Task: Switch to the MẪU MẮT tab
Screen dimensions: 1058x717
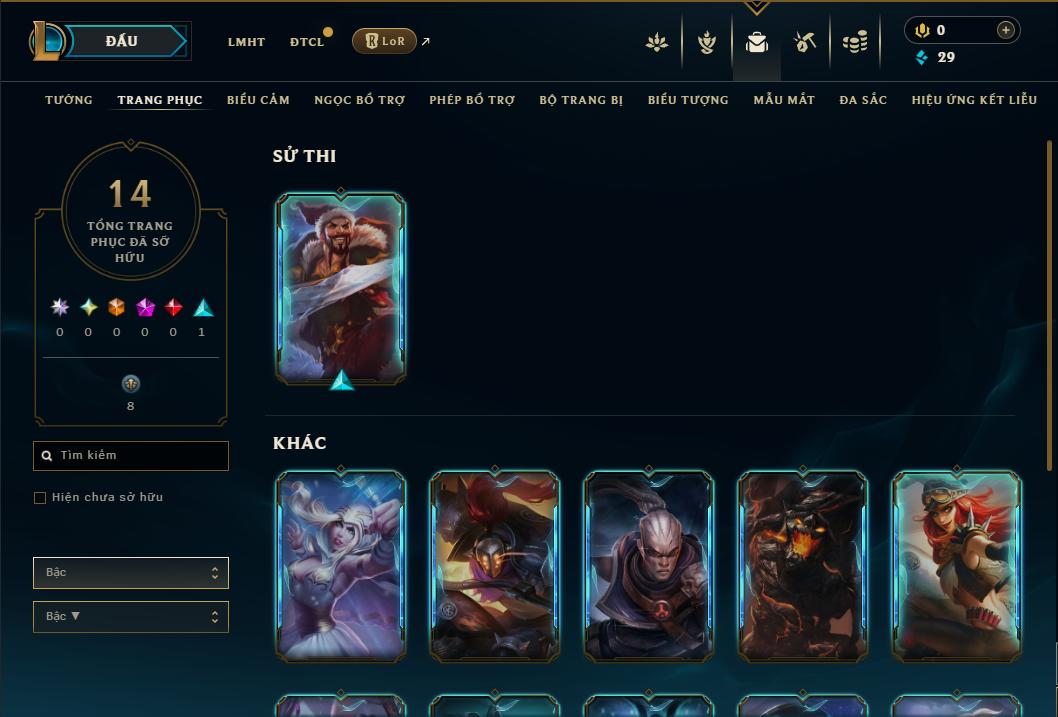Action: click(x=784, y=100)
